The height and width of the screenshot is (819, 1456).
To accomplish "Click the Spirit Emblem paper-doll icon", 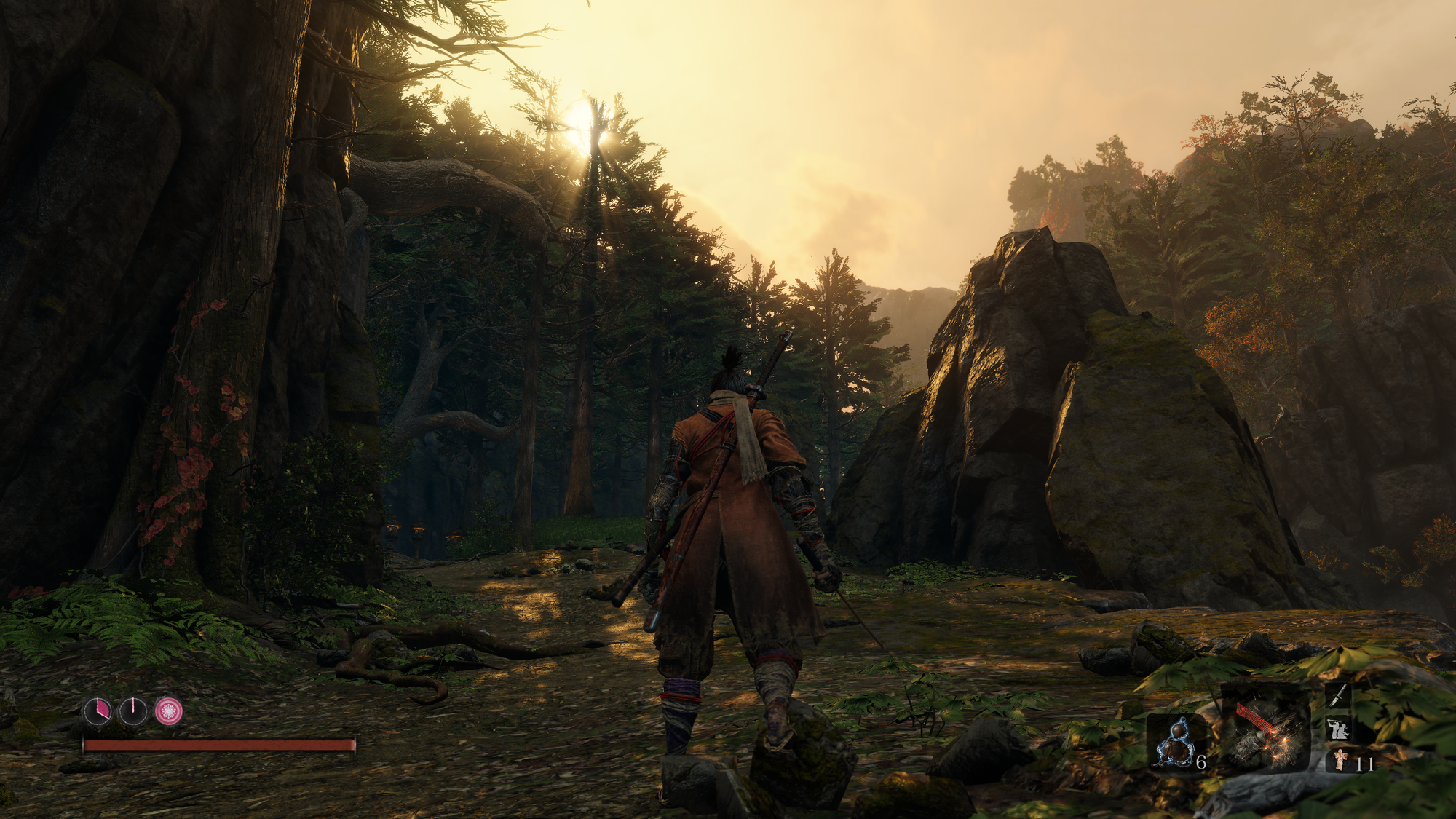I will pos(1340,761).
